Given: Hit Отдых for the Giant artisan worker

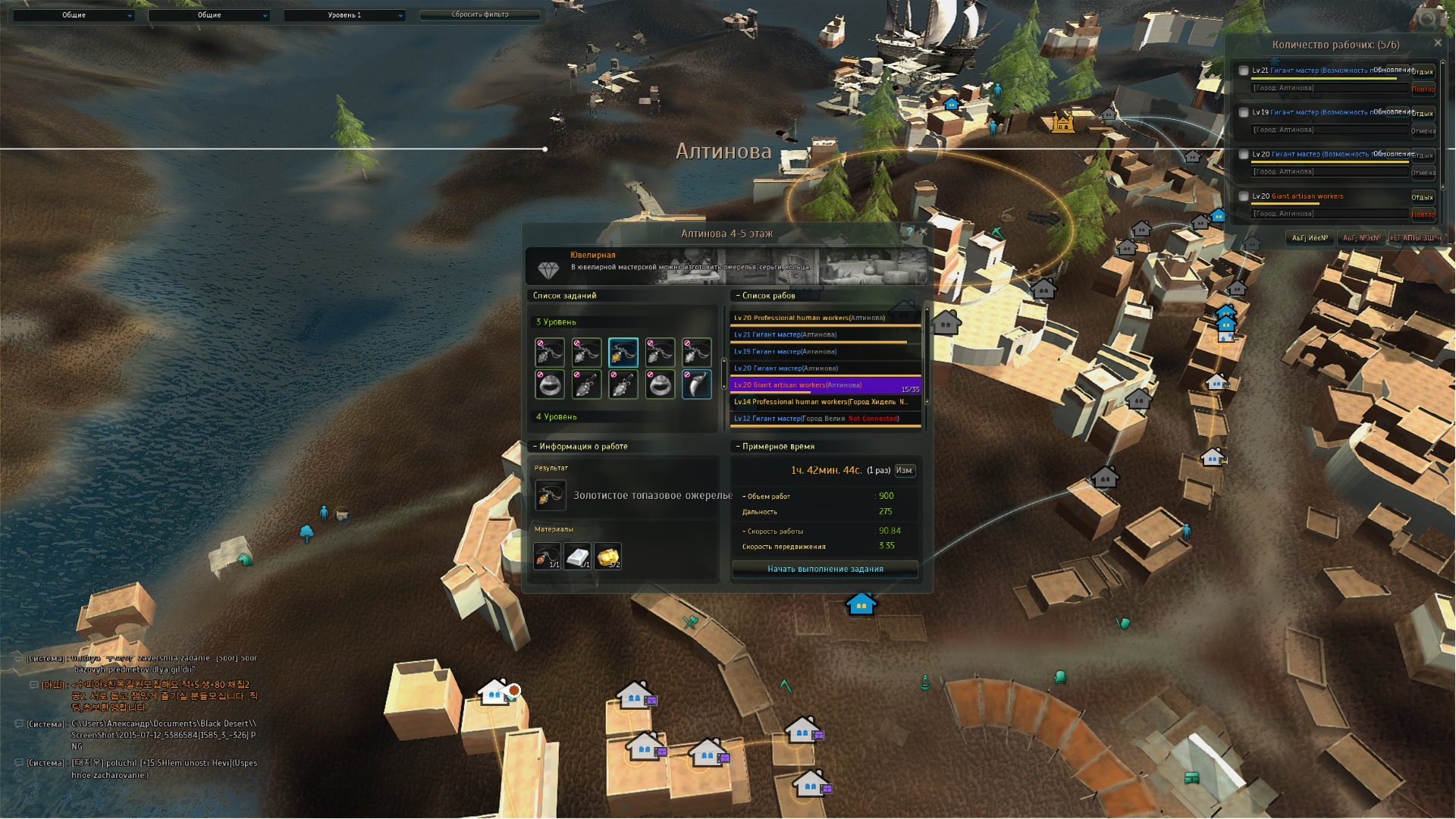Looking at the screenshot, I should point(1422,197).
